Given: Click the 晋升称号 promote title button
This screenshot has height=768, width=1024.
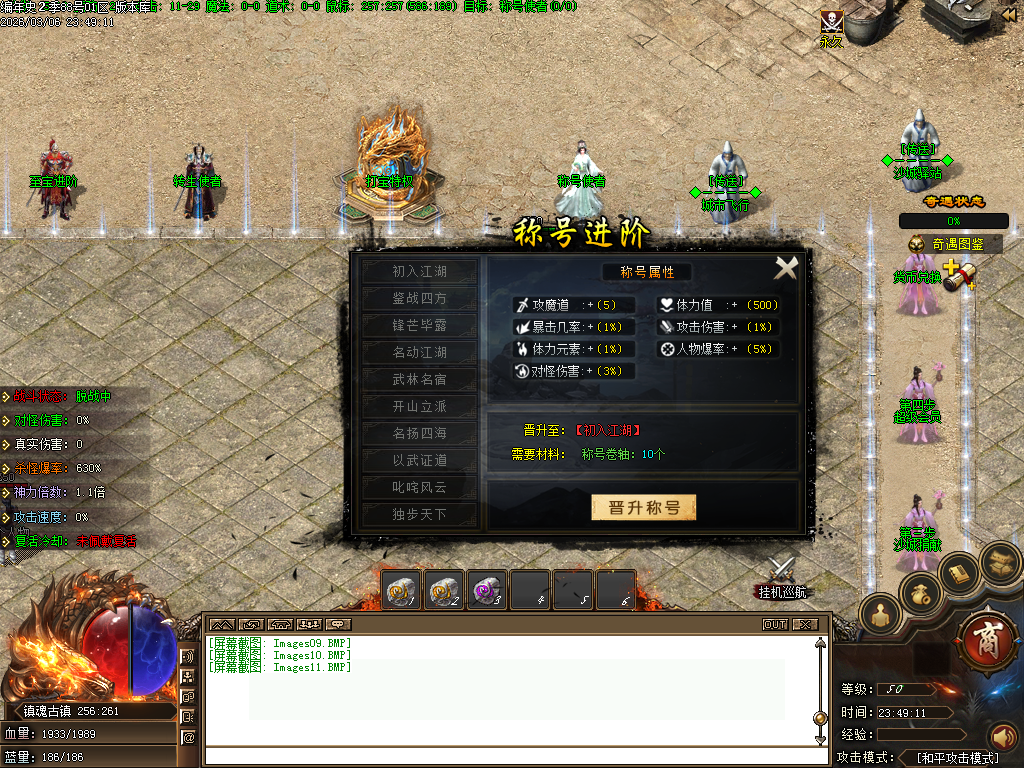Looking at the screenshot, I should 643,507.
